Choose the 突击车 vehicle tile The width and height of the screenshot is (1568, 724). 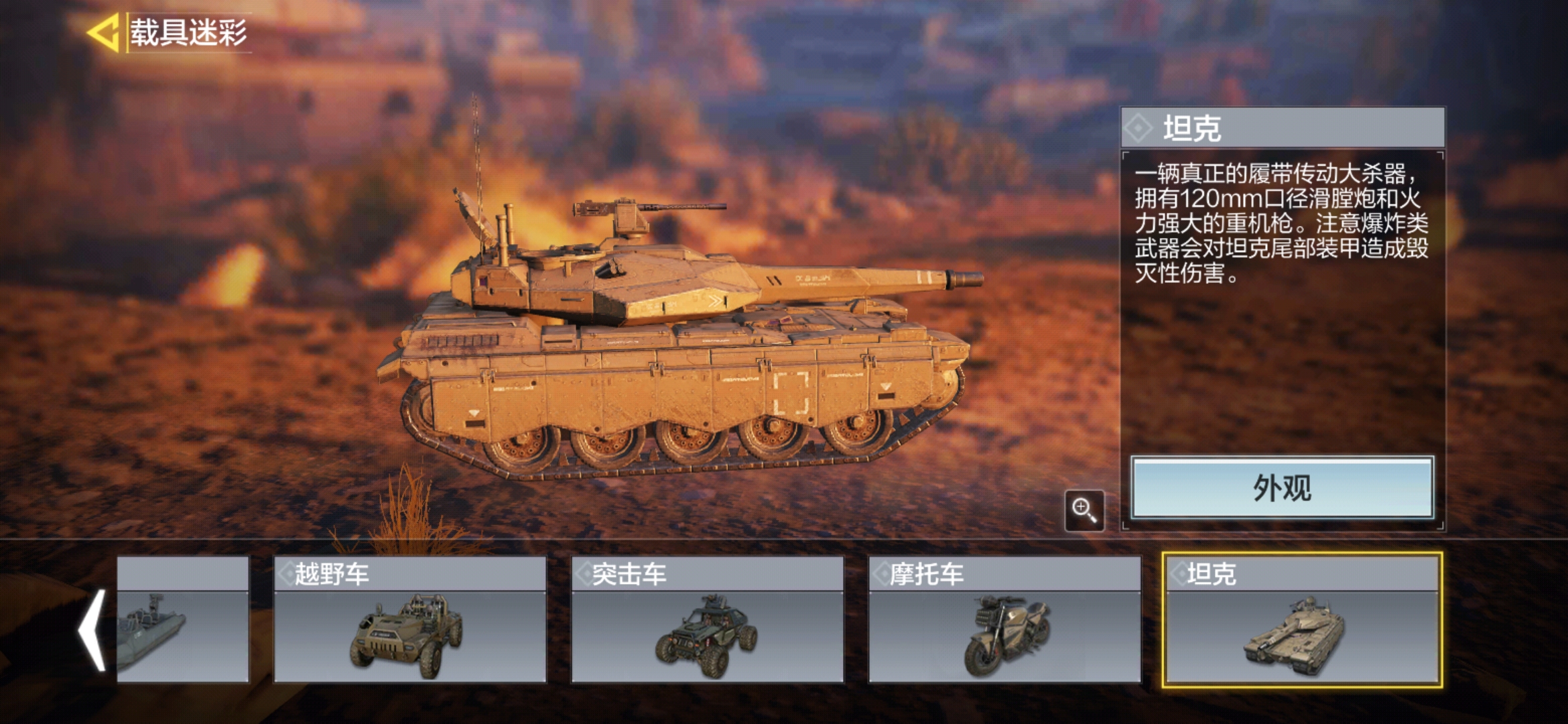point(707,620)
